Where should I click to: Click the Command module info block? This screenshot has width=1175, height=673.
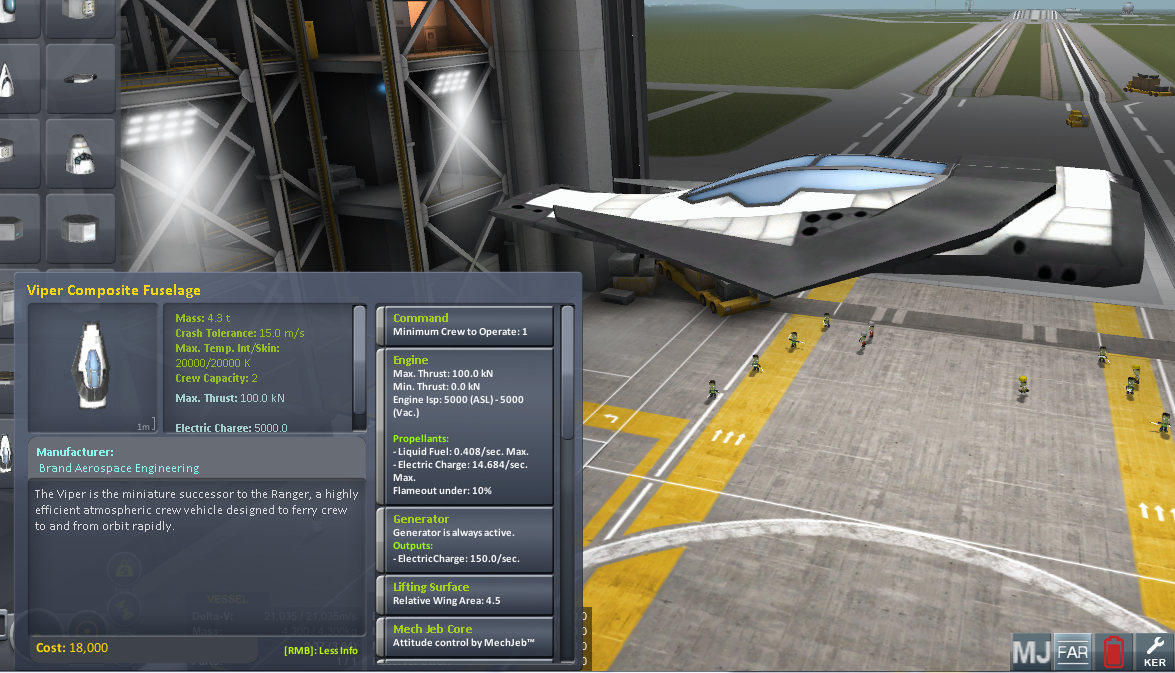[x=464, y=325]
